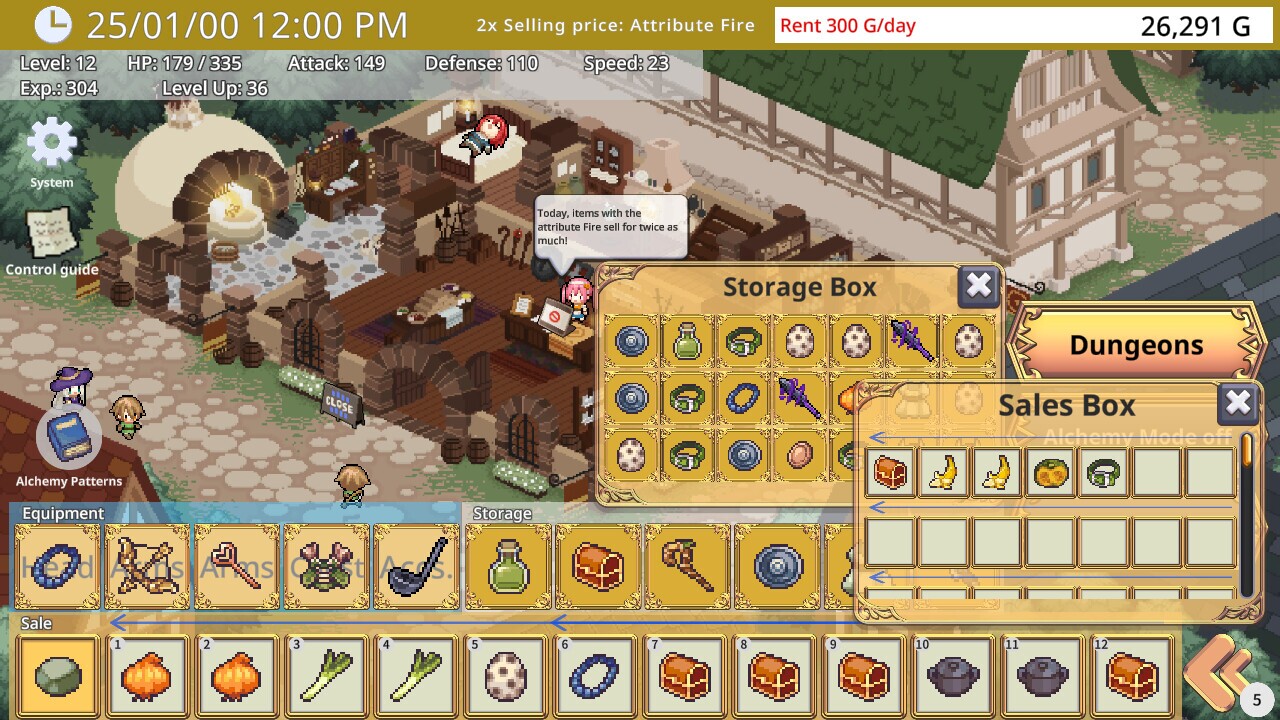
Task: Open the System settings gear
Action: point(52,146)
